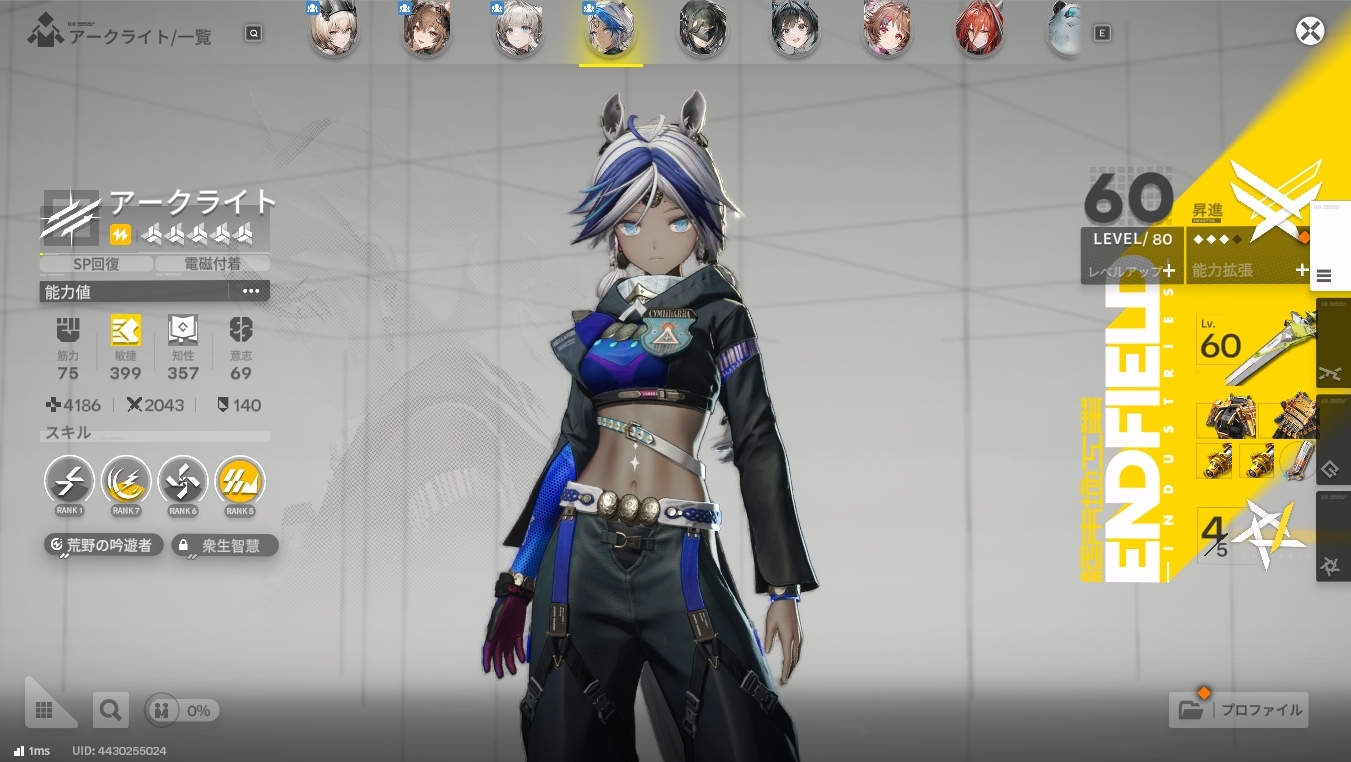Select the RANK 7 skill icon
Image resolution: width=1351 pixels, height=762 pixels.
pos(126,481)
